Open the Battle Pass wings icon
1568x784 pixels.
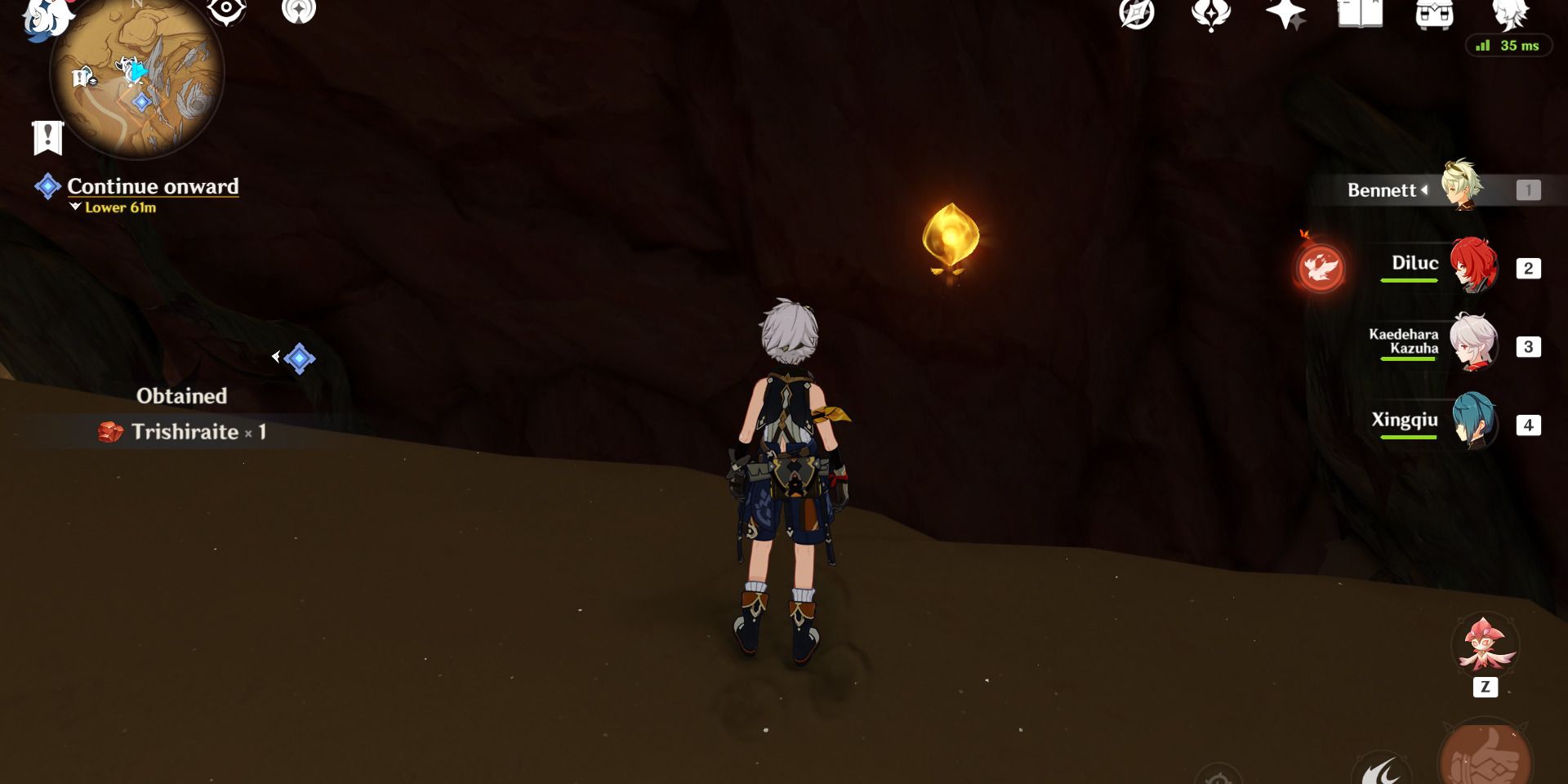[x=1211, y=14]
